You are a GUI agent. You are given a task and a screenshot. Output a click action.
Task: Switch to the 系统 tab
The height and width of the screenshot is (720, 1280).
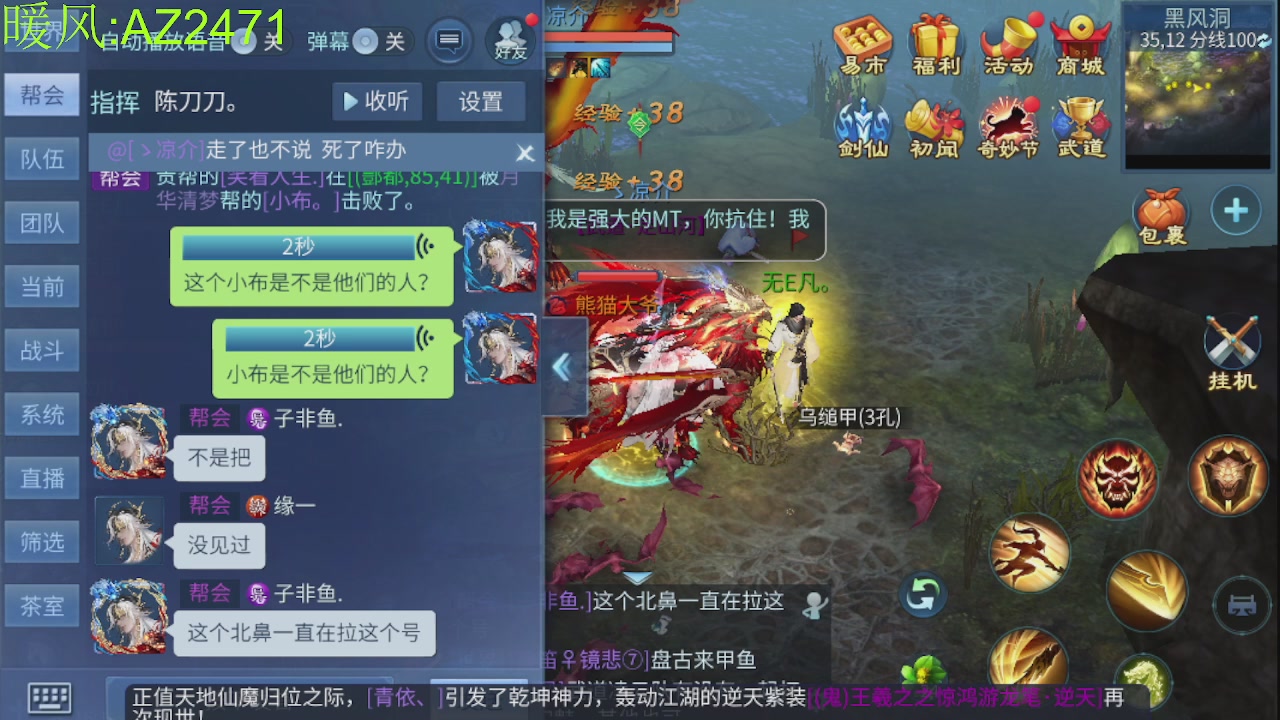(41, 413)
